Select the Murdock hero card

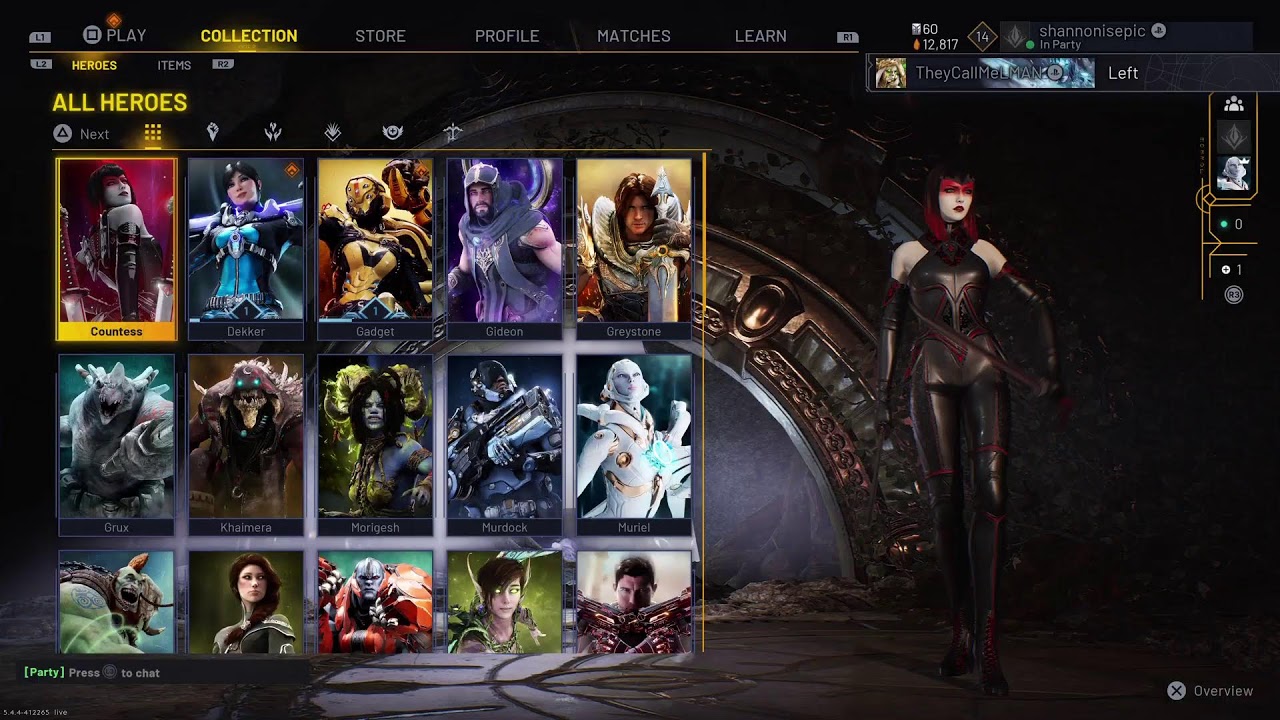coord(504,444)
